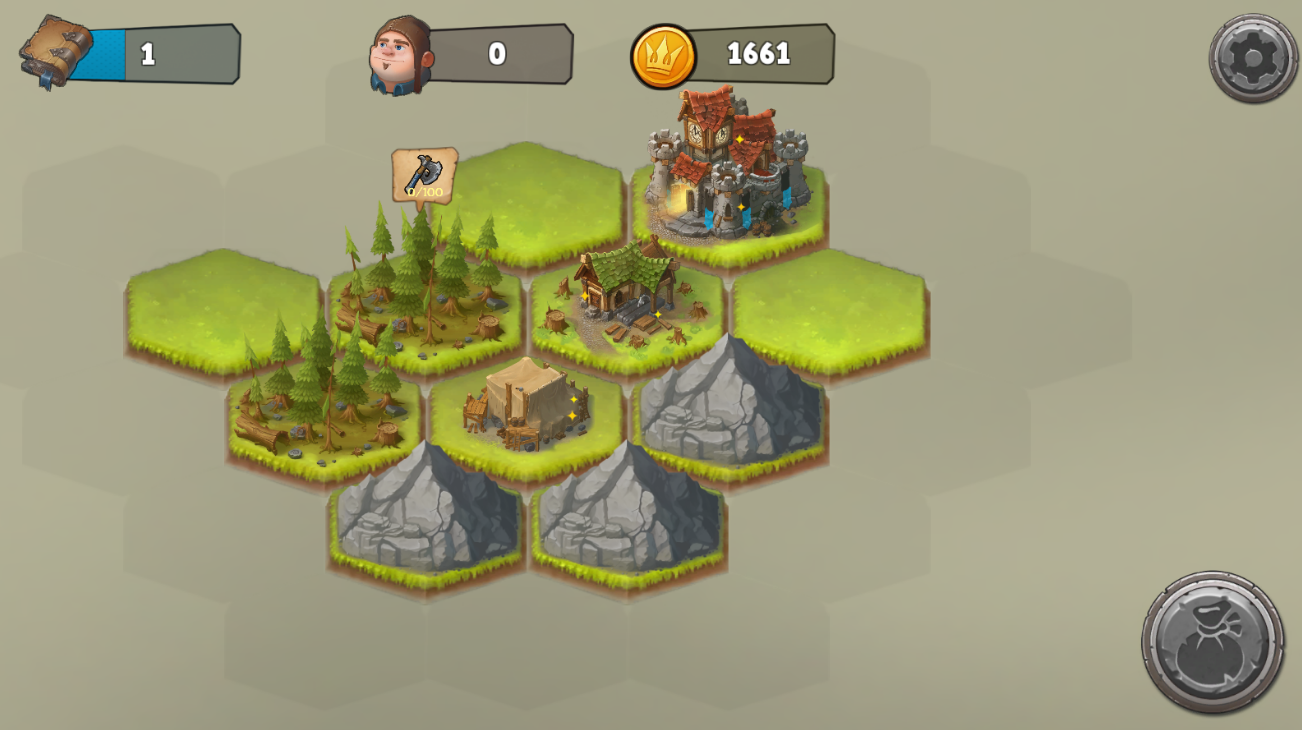Viewport: 1302px width, 730px height.
Task: Click the gold crown coin icon
Action: click(x=663, y=56)
